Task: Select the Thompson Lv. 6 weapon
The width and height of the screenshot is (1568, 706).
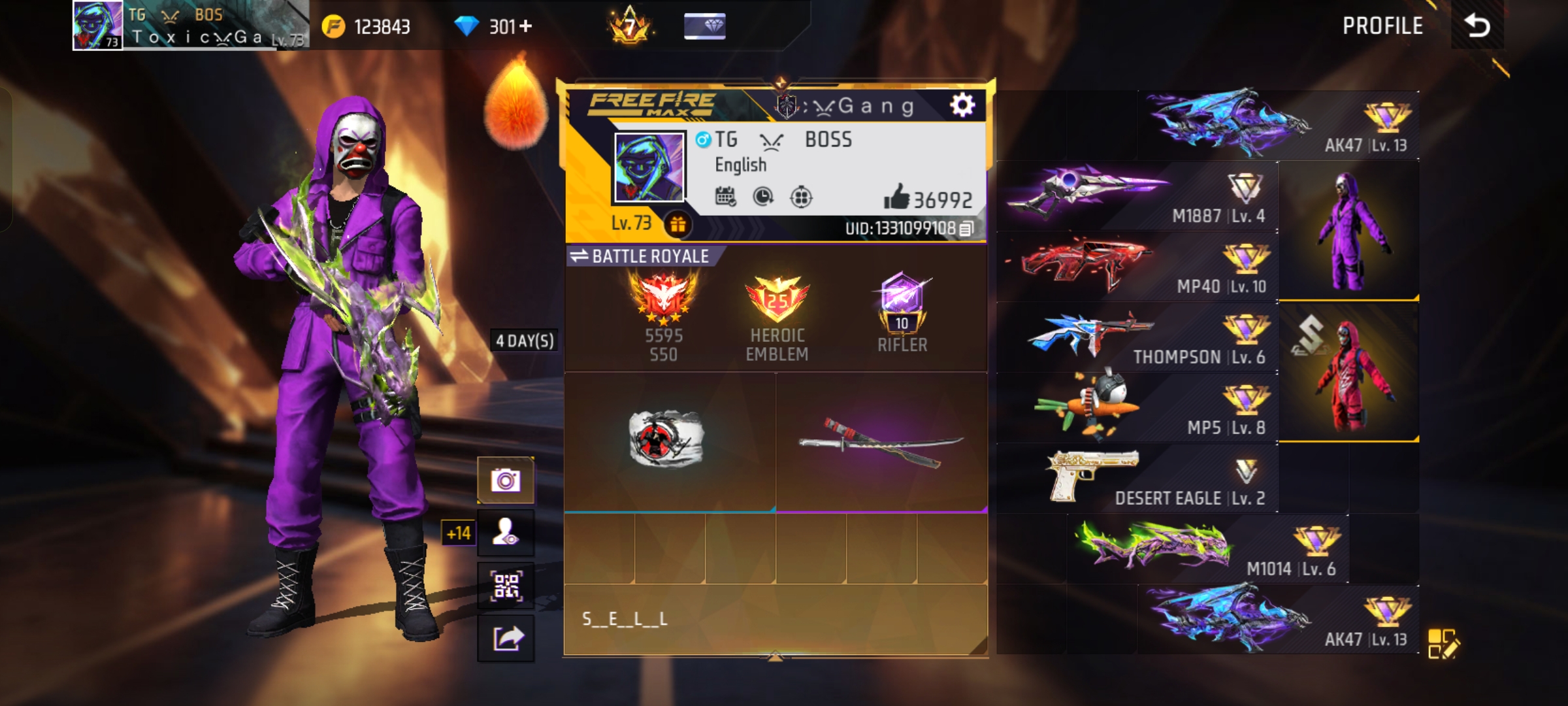Action: click(1138, 337)
